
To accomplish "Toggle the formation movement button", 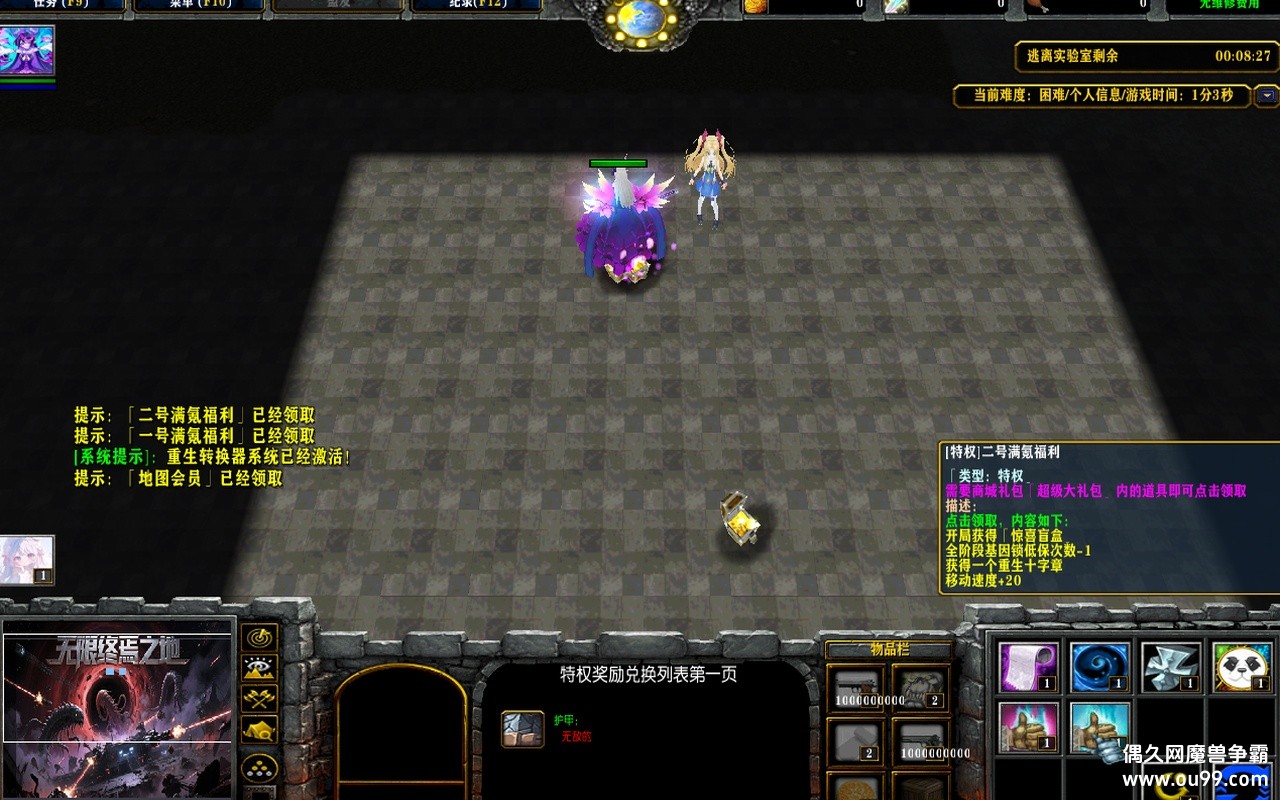I will (258, 766).
